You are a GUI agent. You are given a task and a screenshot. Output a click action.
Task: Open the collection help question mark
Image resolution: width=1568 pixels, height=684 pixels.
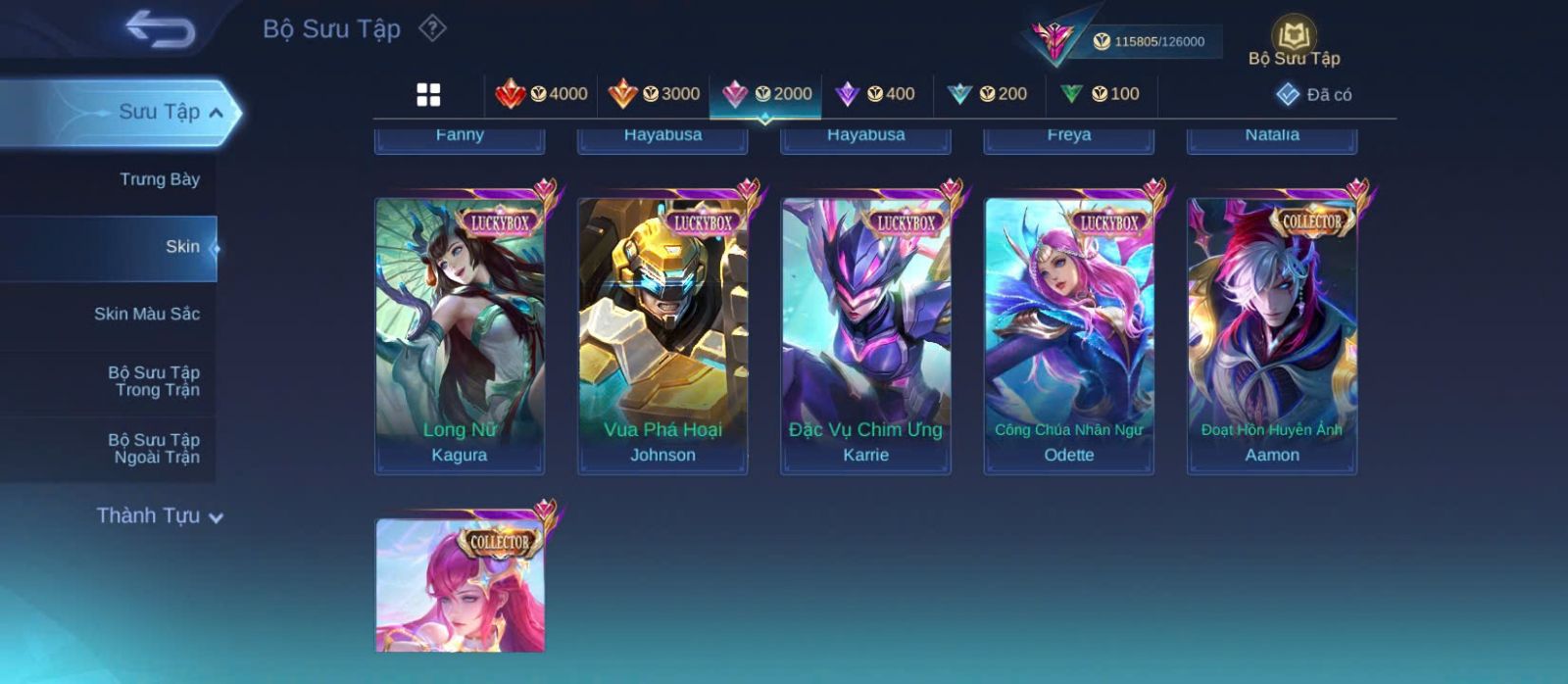coord(432,28)
